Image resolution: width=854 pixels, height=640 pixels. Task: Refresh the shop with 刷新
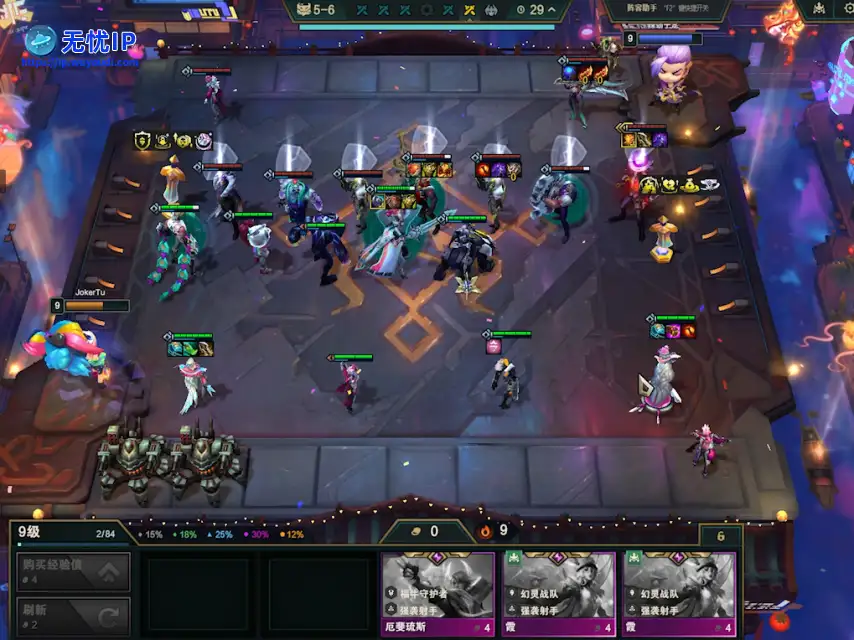tap(73, 615)
